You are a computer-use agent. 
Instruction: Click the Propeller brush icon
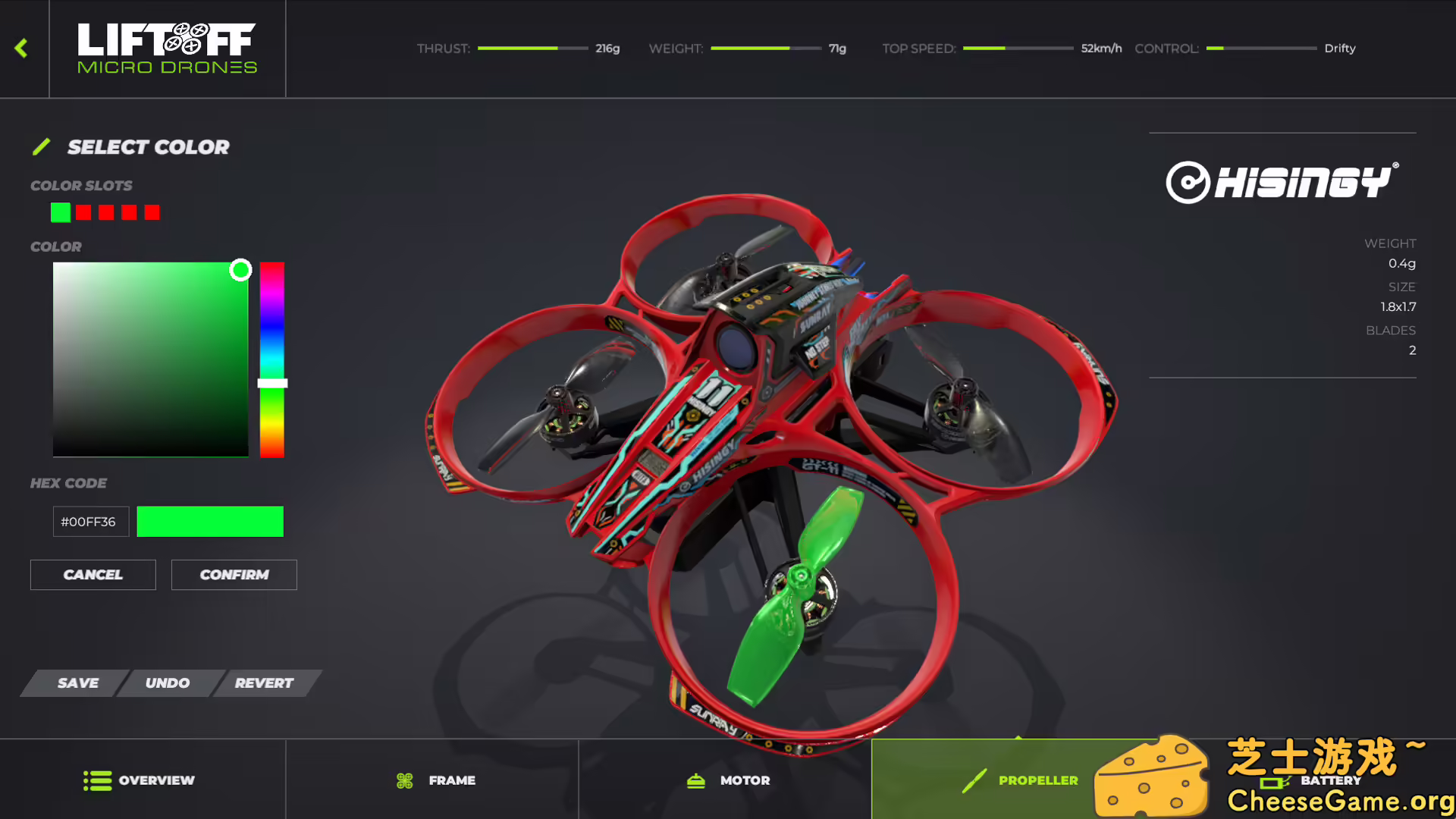973,780
